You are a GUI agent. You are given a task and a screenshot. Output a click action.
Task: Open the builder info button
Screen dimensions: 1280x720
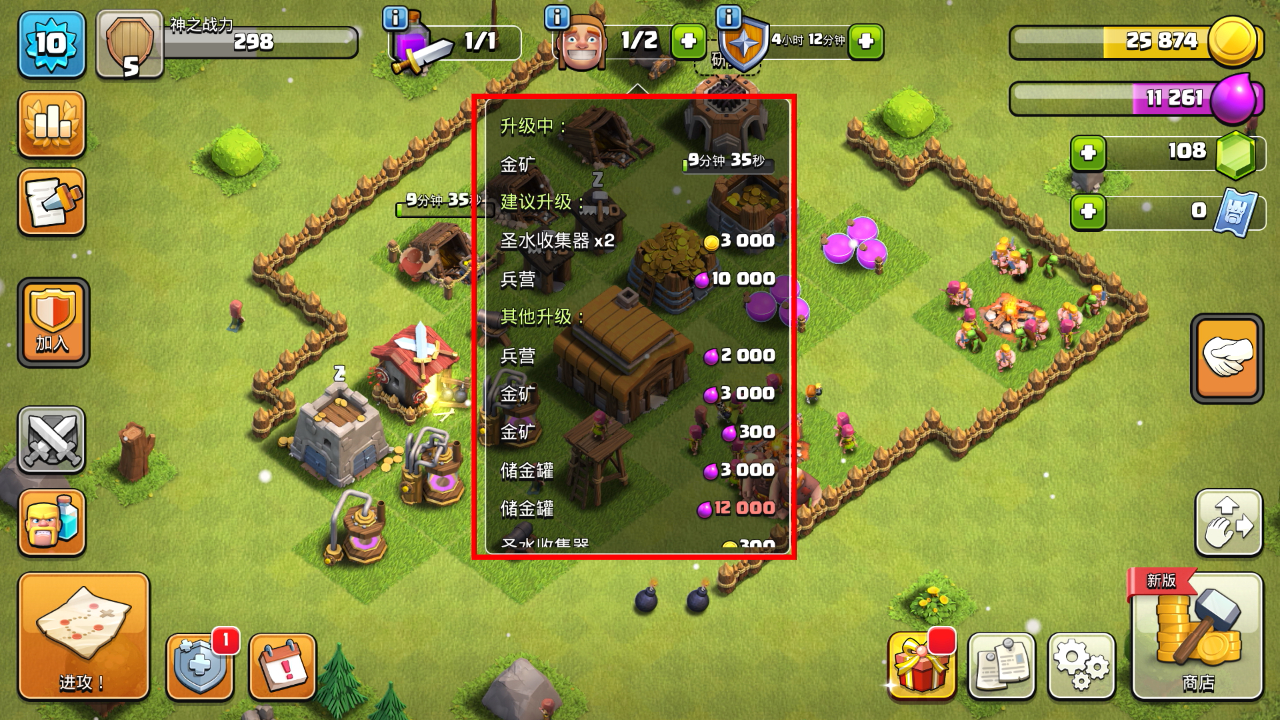(x=557, y=17)
